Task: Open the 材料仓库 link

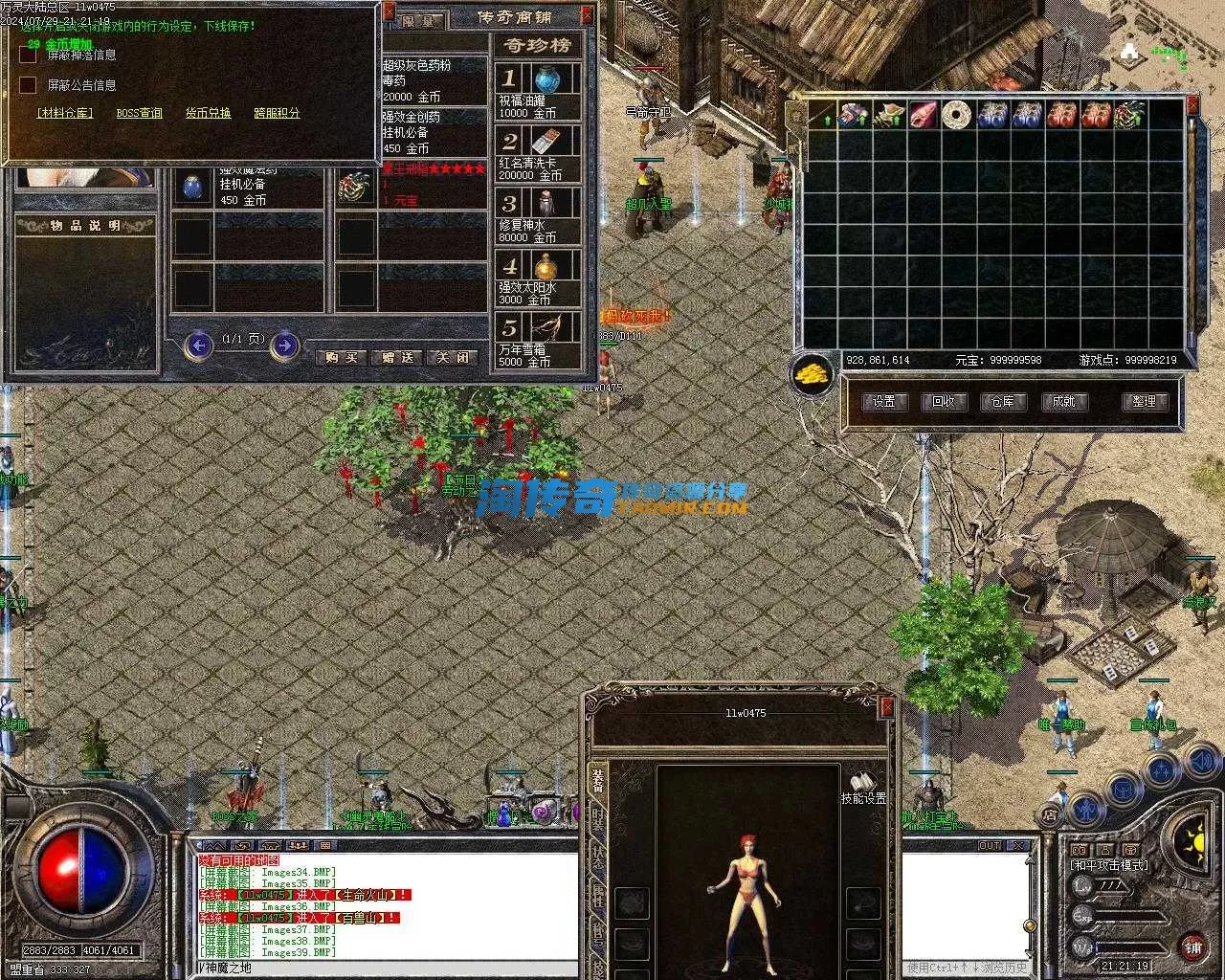Action: click(65, 113)
